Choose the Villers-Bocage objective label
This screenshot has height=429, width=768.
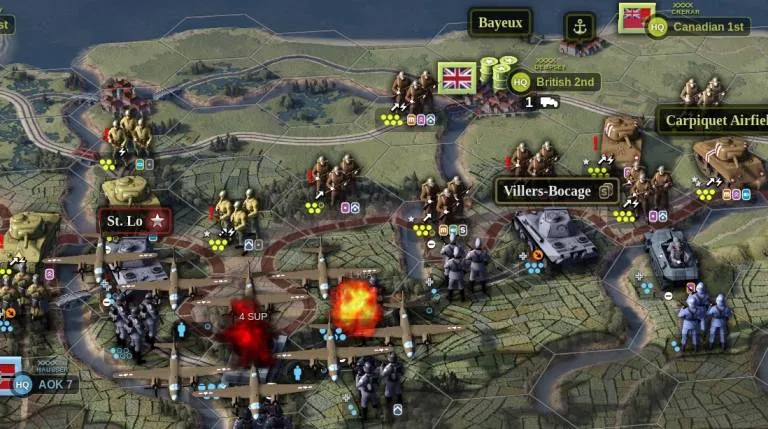coord(556,191)
